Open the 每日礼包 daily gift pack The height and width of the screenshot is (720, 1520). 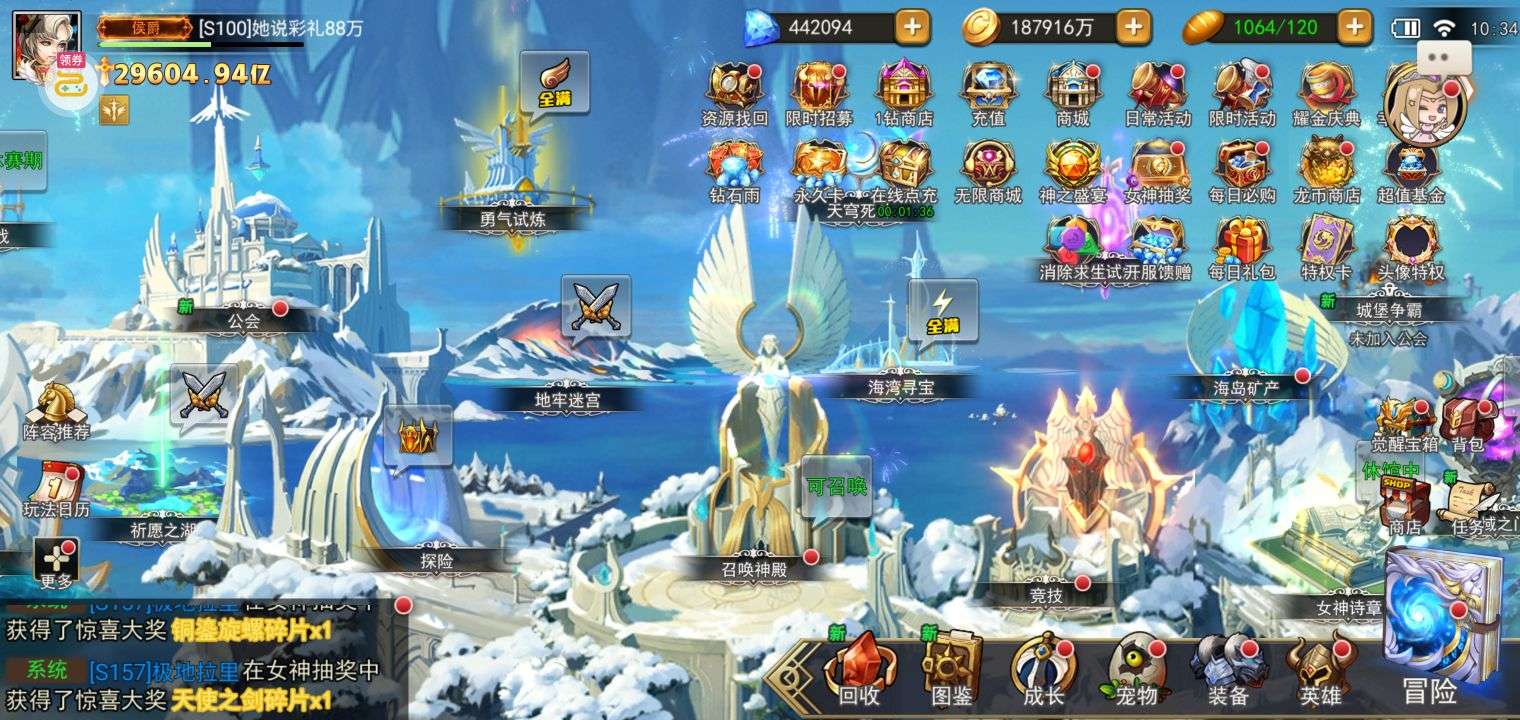(x=1242, y=245)
